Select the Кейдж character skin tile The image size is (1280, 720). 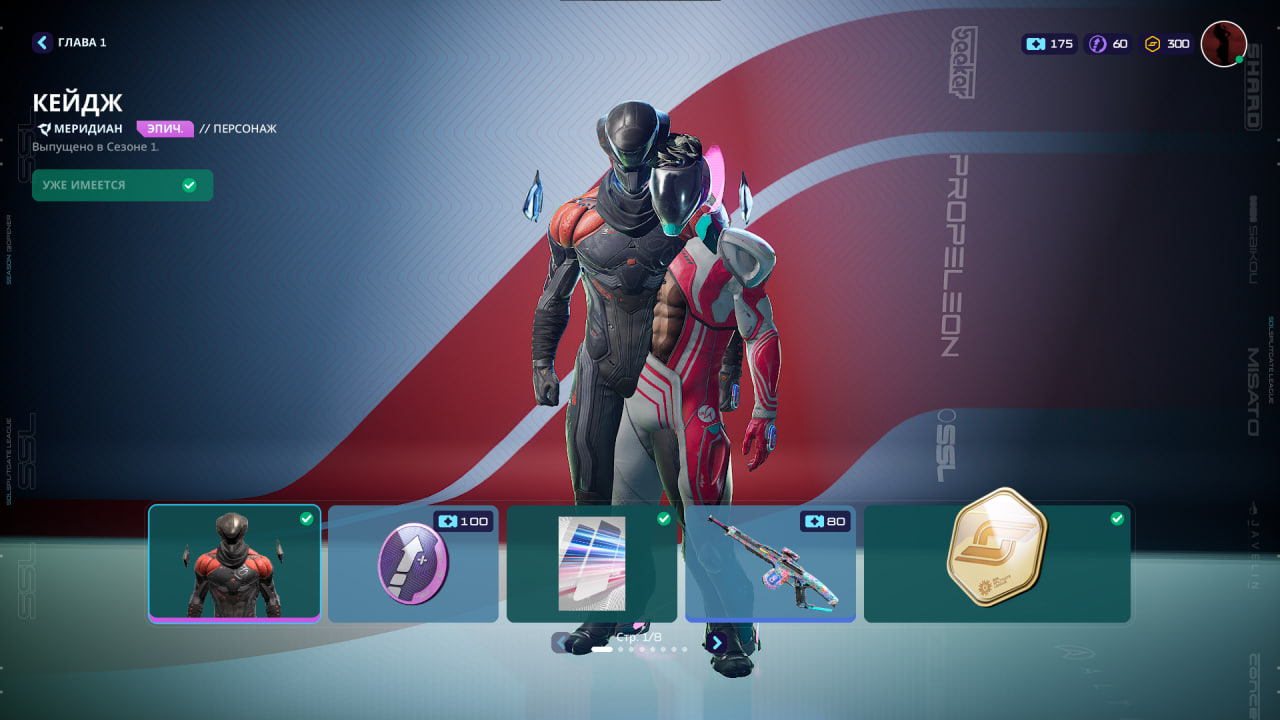235,563
